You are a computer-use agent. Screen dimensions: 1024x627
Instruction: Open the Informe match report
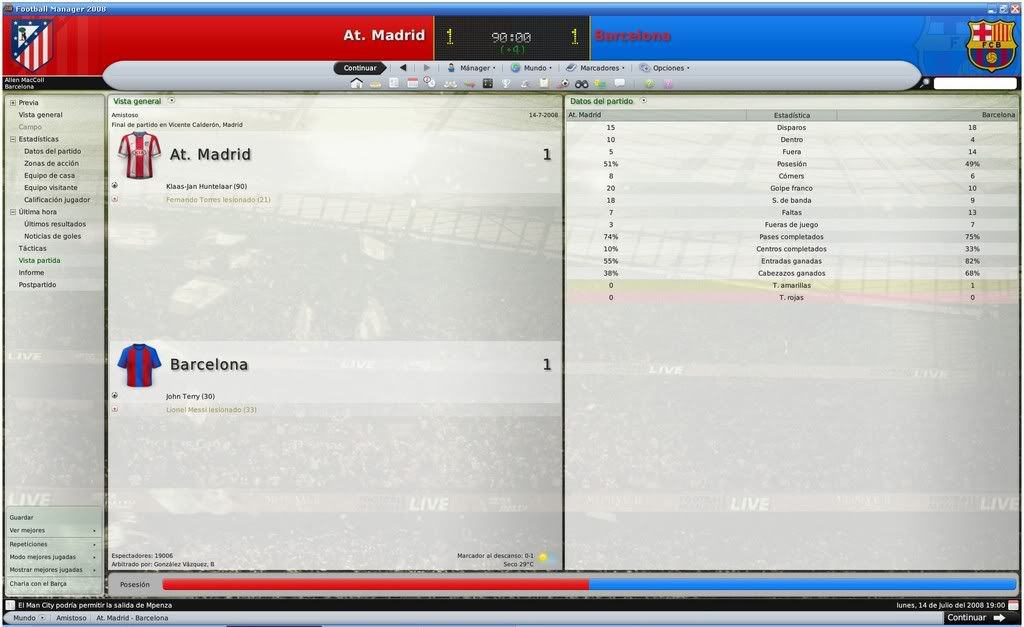[31, 272]
